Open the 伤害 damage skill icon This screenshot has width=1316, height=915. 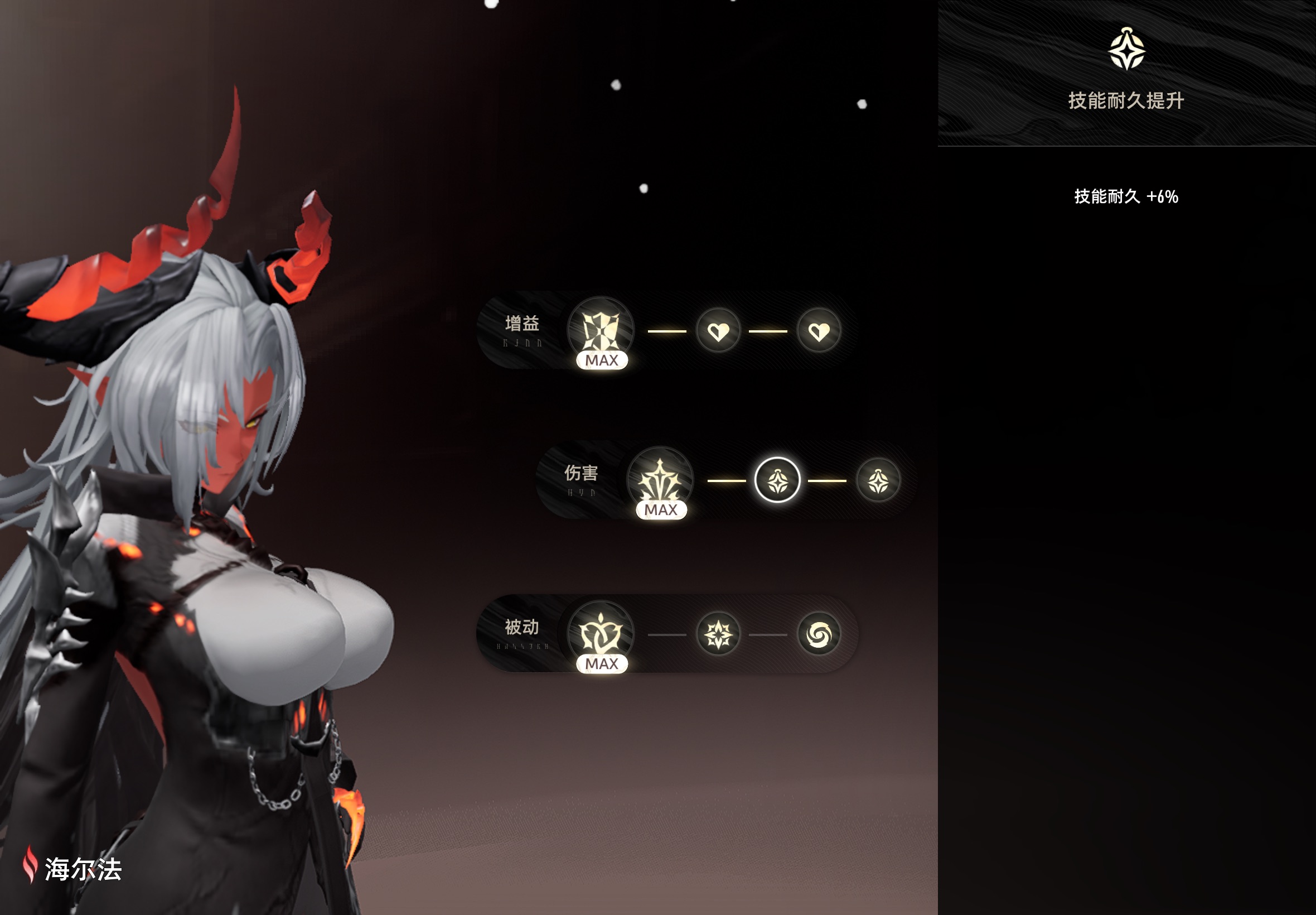click(660, 480)
